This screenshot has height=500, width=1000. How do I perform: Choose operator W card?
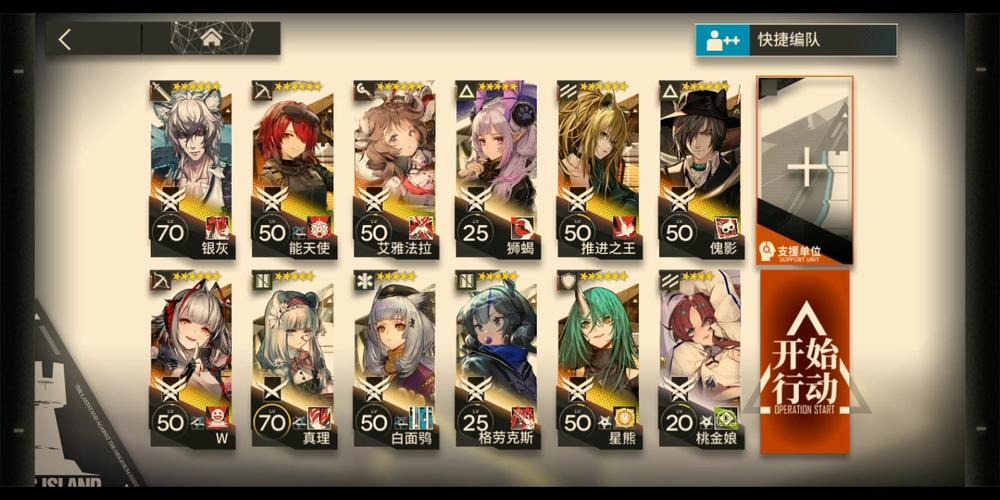tap(191, 358)
